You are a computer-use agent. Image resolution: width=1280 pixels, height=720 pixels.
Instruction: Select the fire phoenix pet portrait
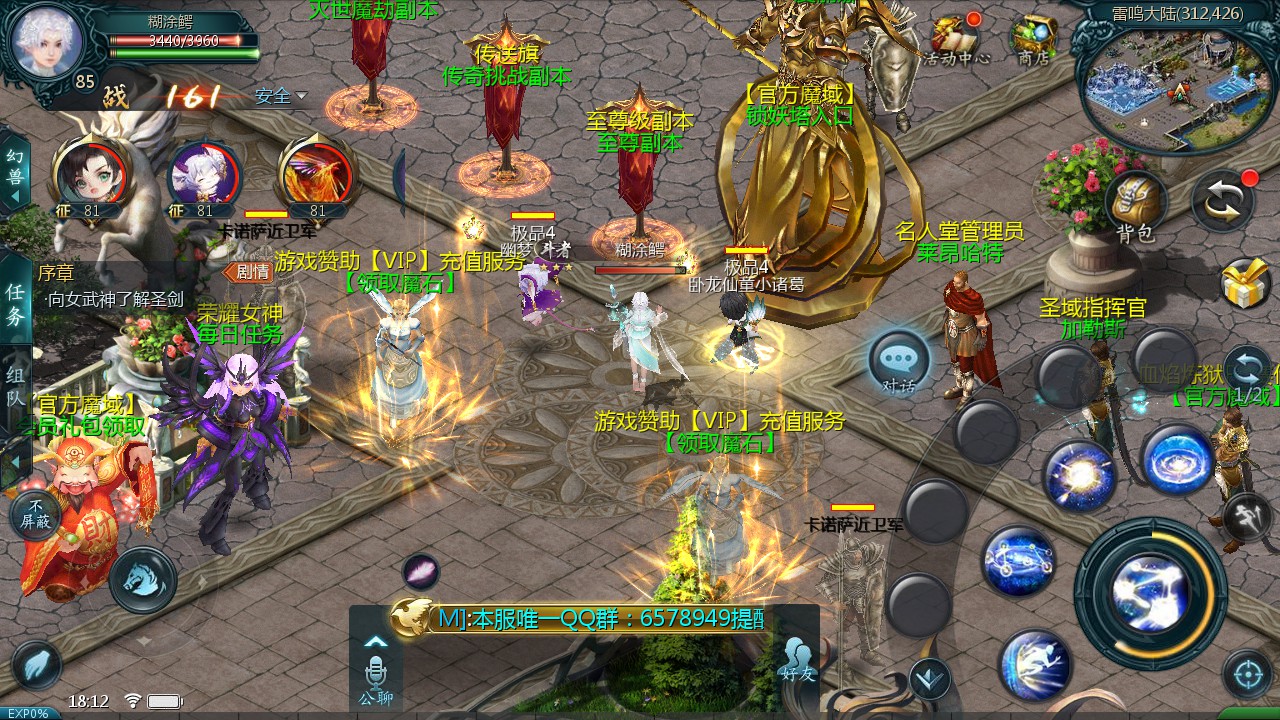point(316,174)
